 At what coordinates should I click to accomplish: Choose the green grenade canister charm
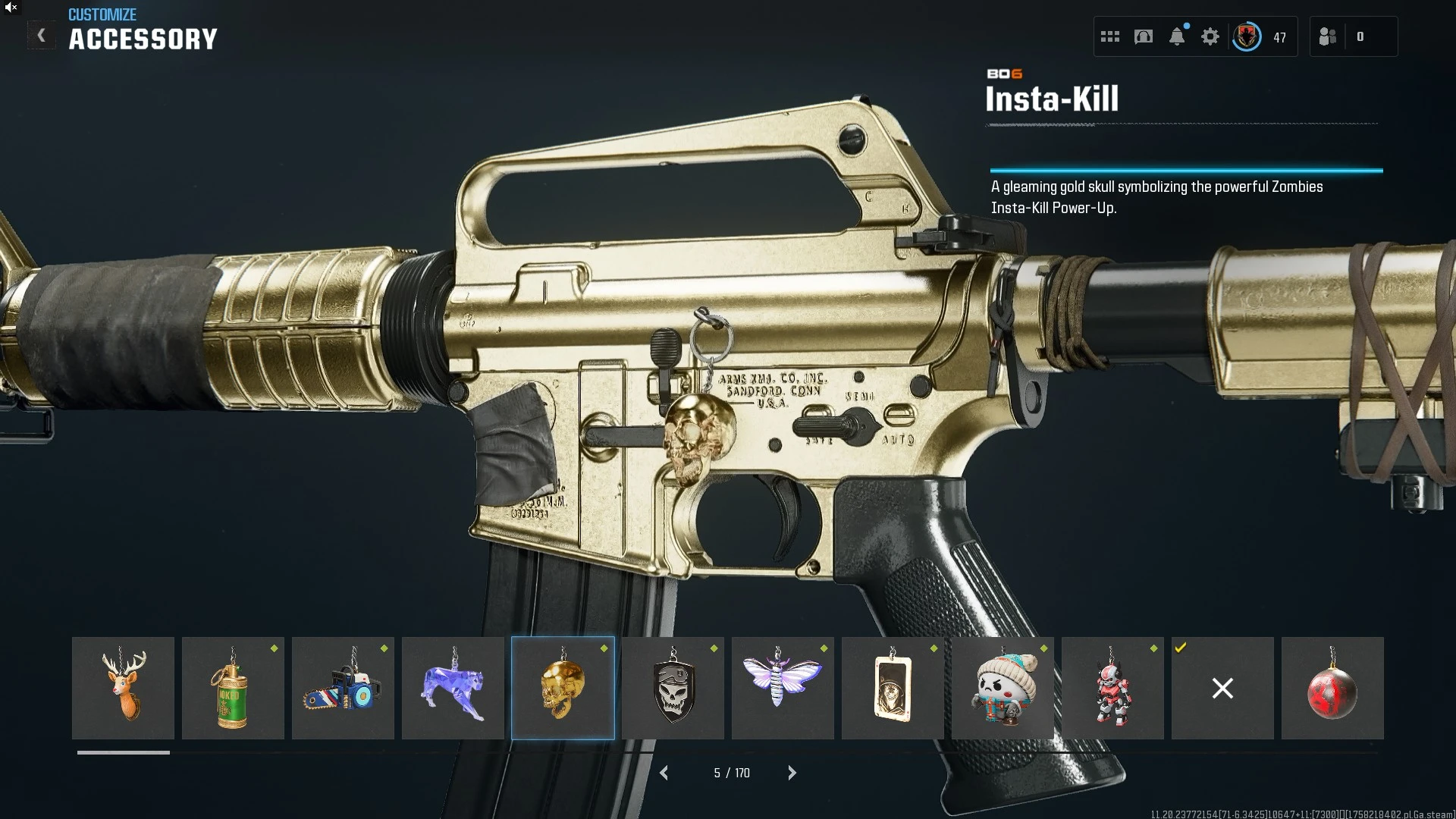coord(233,688)
